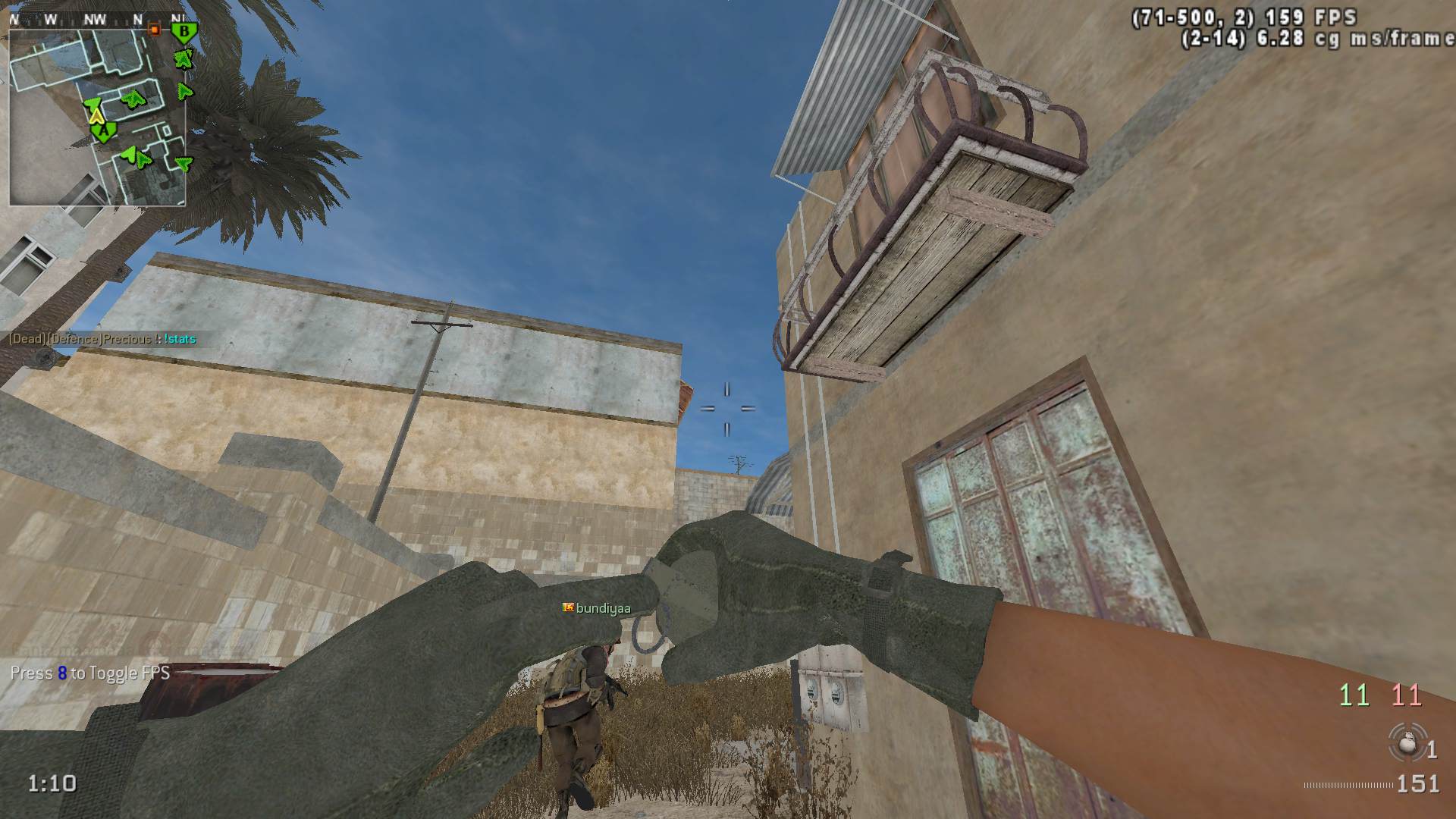The height and width of the screenshot is (819, 1456).
Task: Click the Precious chat message
Action: 102,339
